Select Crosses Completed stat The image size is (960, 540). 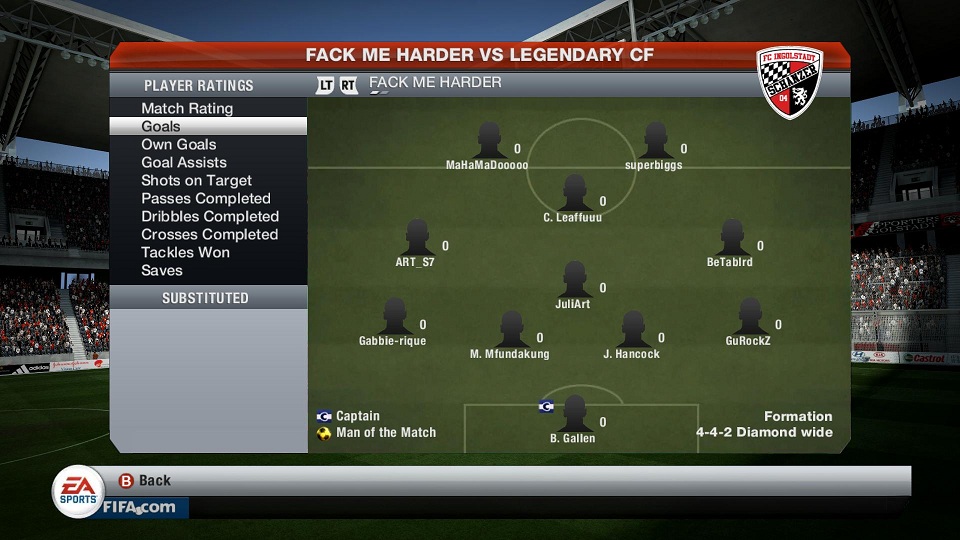tap(209, 234)
